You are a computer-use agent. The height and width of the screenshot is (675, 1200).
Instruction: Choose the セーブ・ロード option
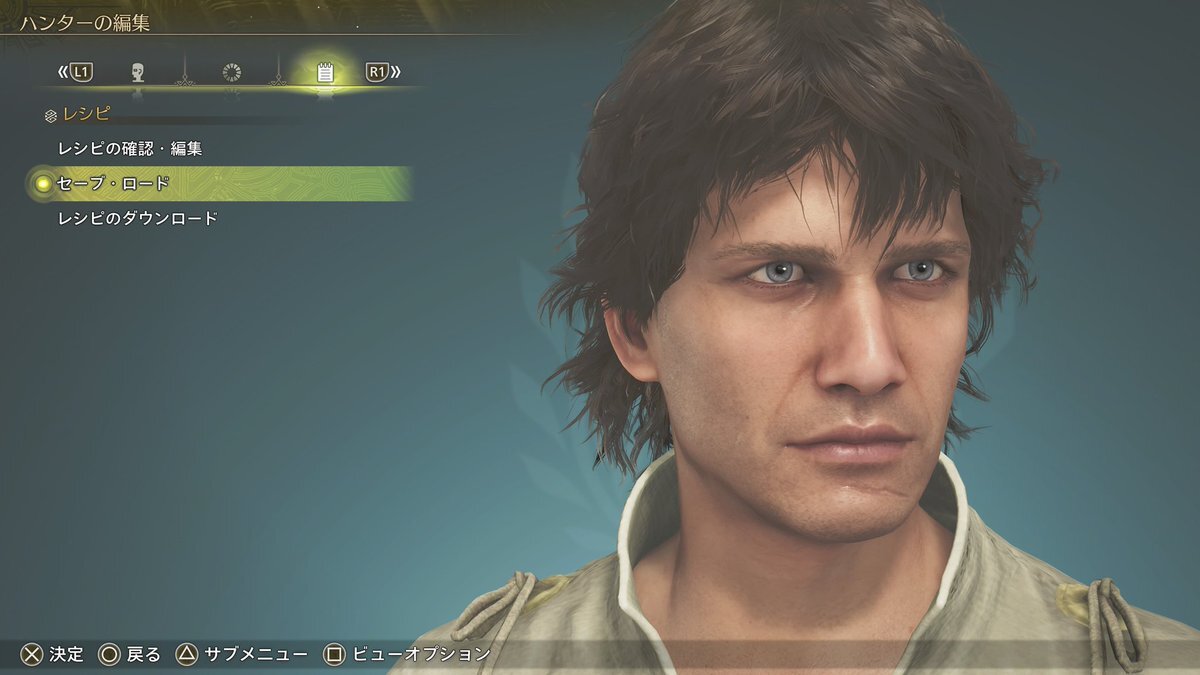coord(113,184)
